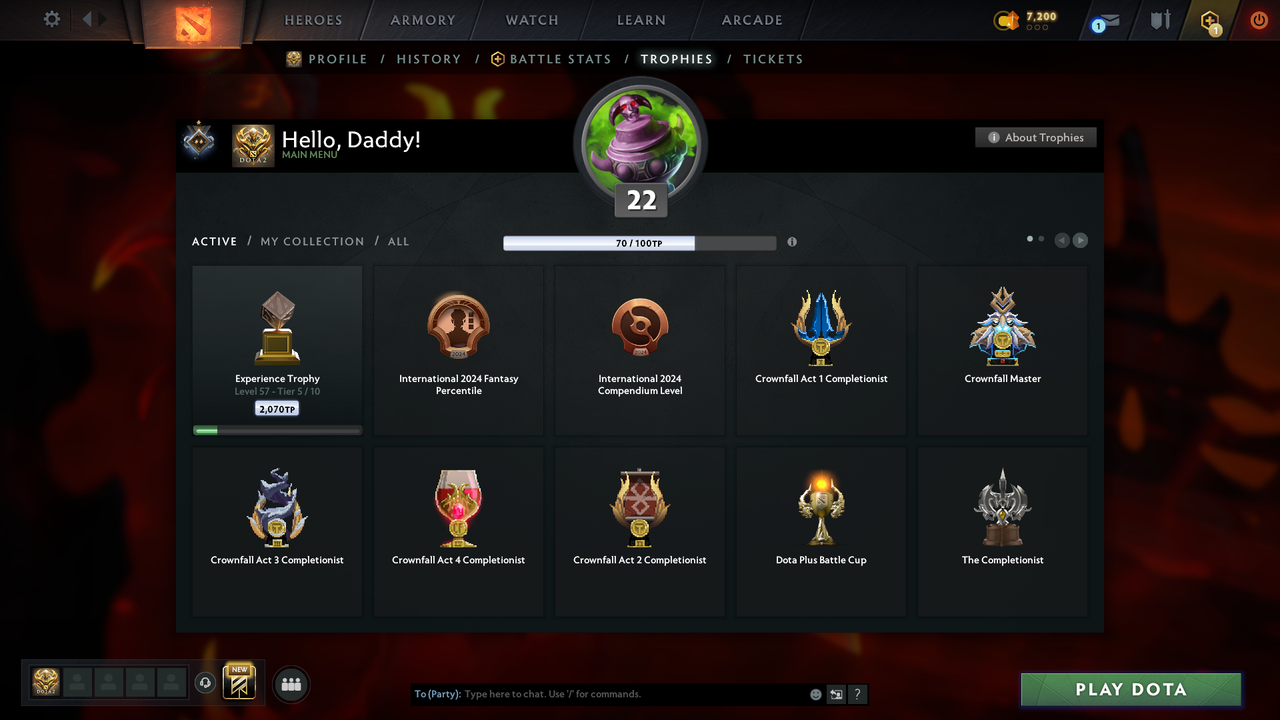Click the 70/100 TP progress bar
Screen dimensions: 1280x720
[x=640, y=242]
